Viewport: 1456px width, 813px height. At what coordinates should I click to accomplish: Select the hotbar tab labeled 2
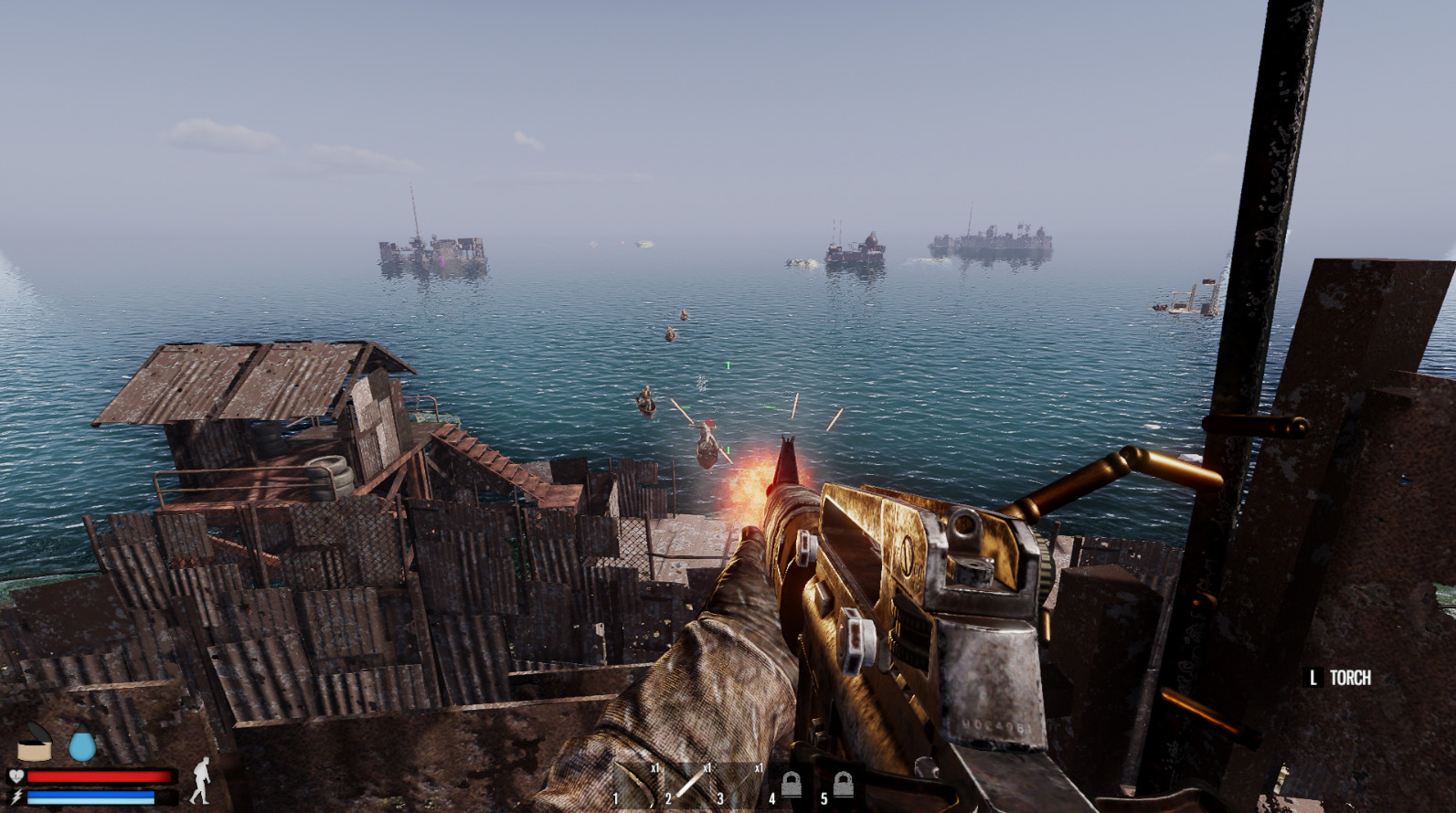click(x=668, y=797)
